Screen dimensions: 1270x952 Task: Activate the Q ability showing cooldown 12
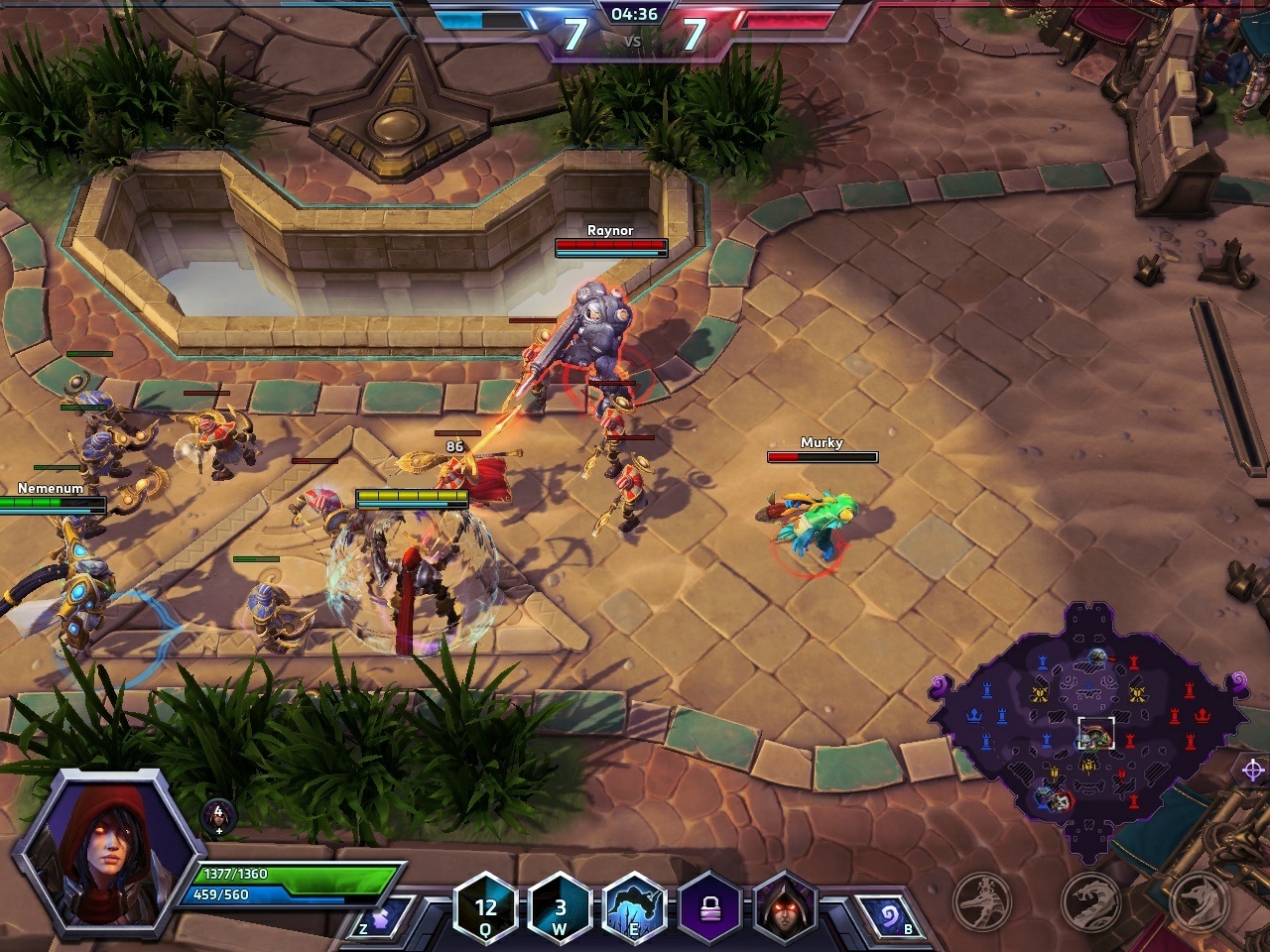click(x=485, y=907)
